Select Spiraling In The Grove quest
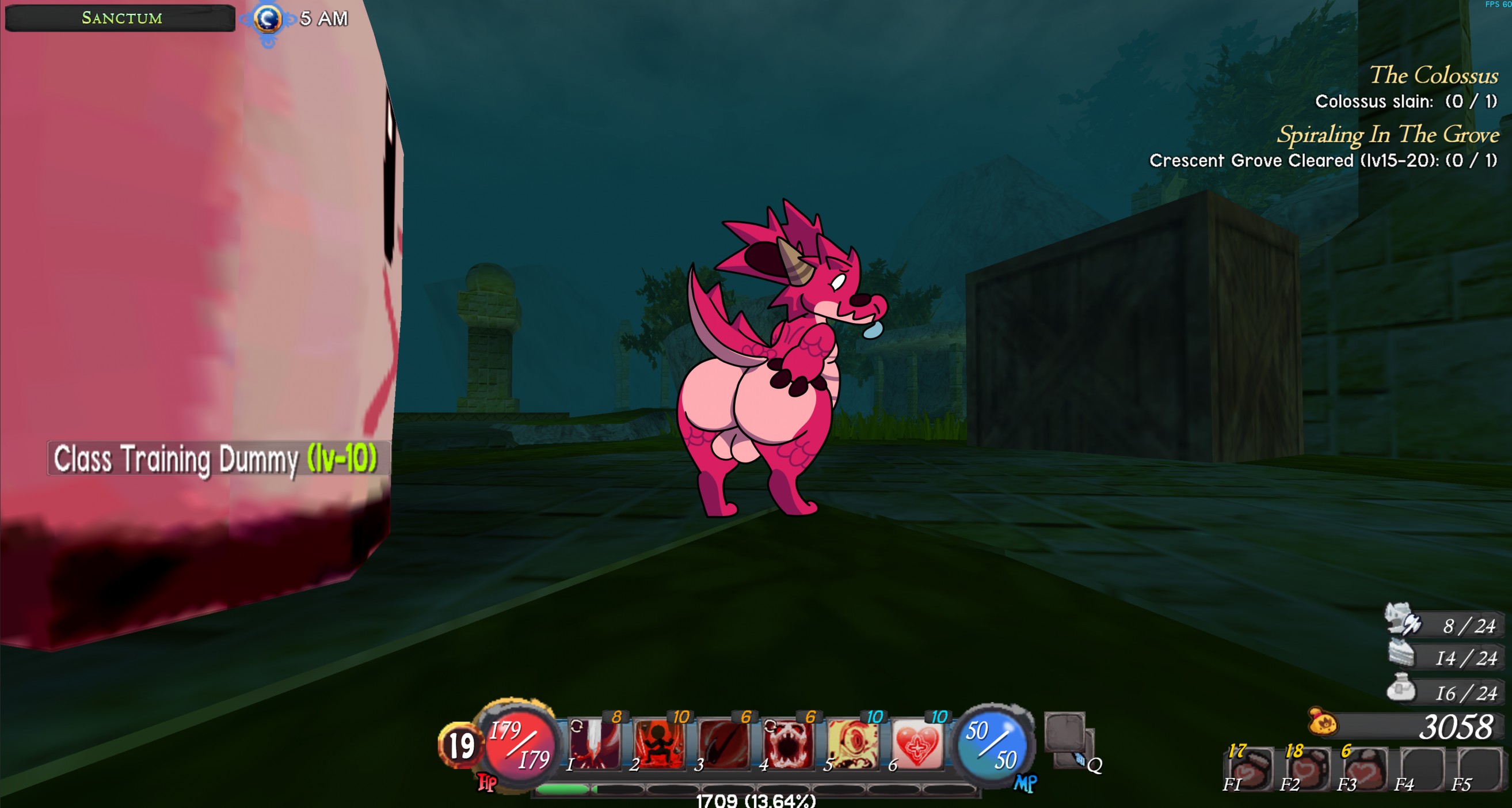1512x808 pixels. click(x=1388, y=134)
